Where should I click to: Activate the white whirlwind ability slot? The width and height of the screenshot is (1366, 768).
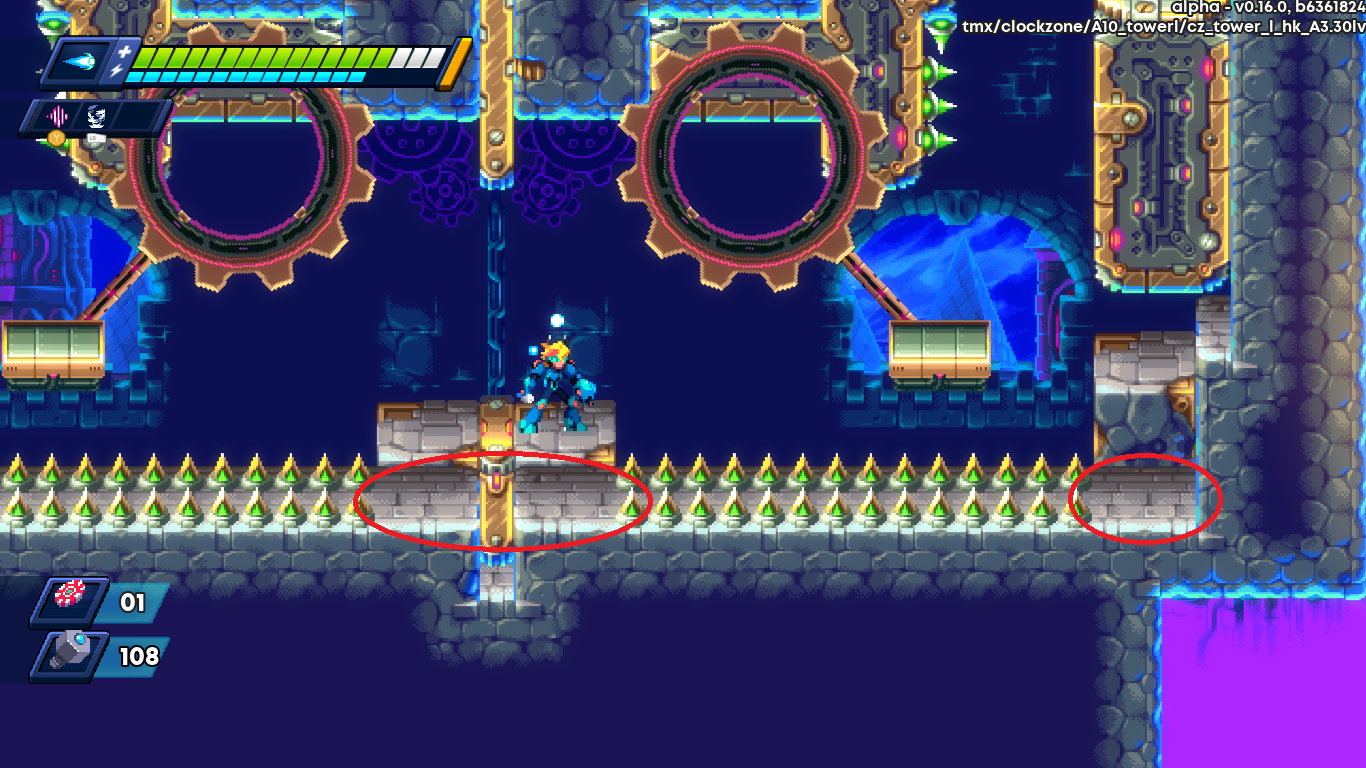[x=95, y=115]
